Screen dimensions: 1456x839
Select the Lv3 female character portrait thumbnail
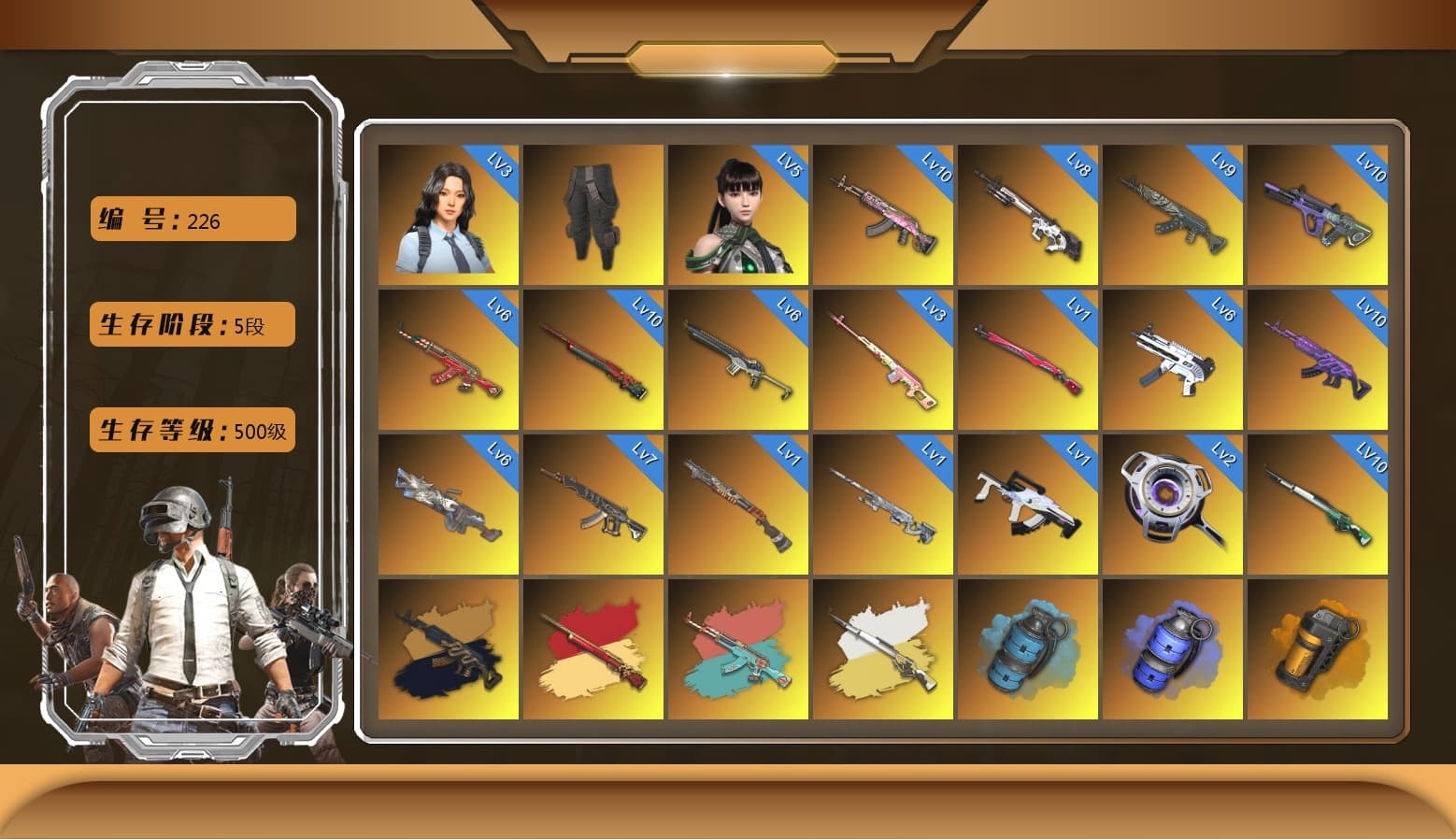[447, 212]
